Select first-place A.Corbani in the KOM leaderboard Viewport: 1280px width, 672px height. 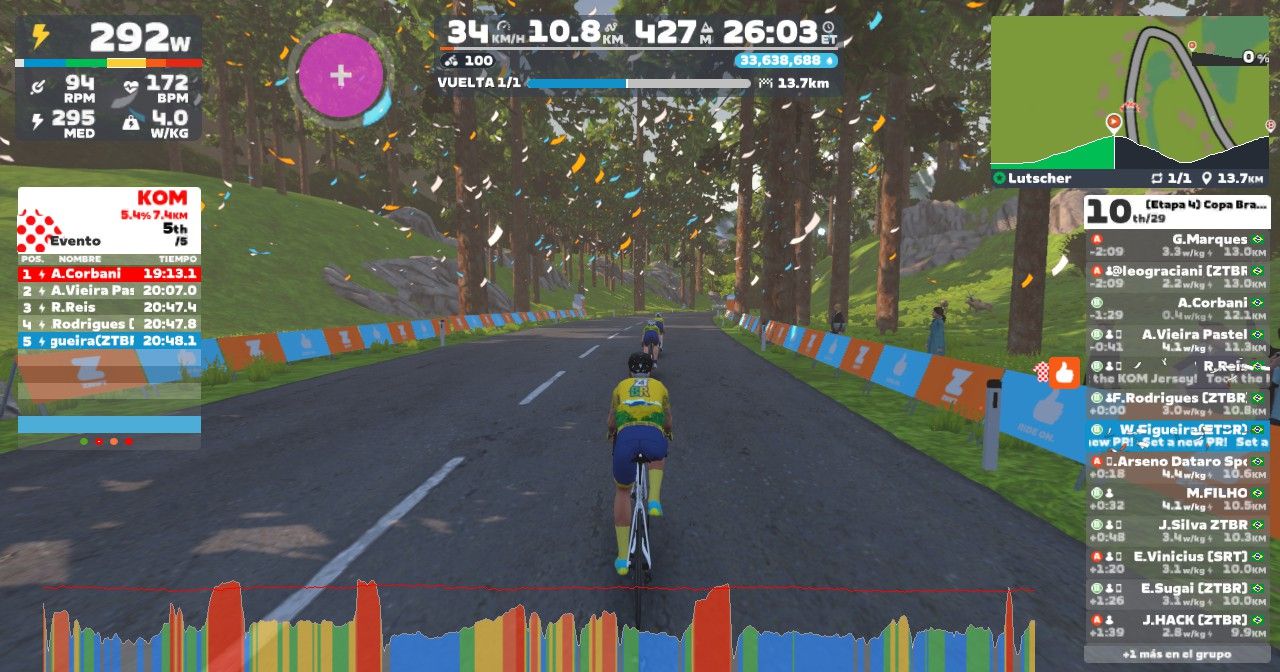pyautogui.click(x=109, y=273)
